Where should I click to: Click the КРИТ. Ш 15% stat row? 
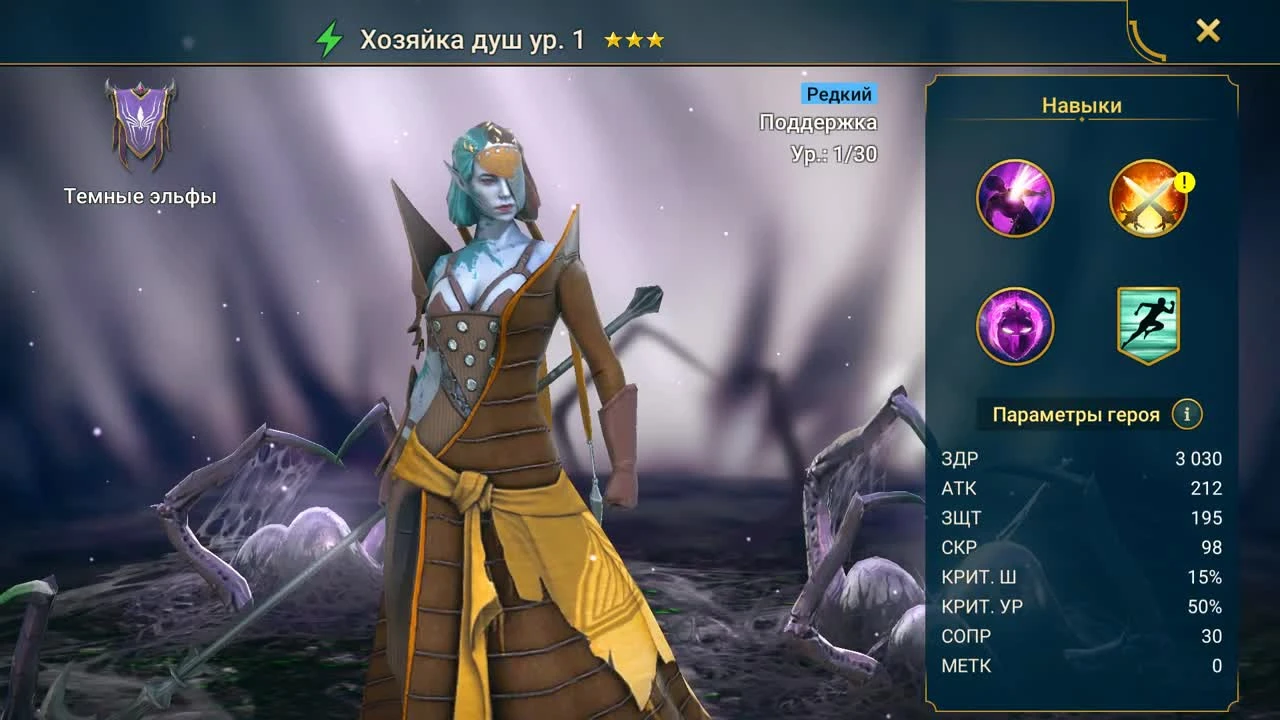click(x=1080, y=577)
